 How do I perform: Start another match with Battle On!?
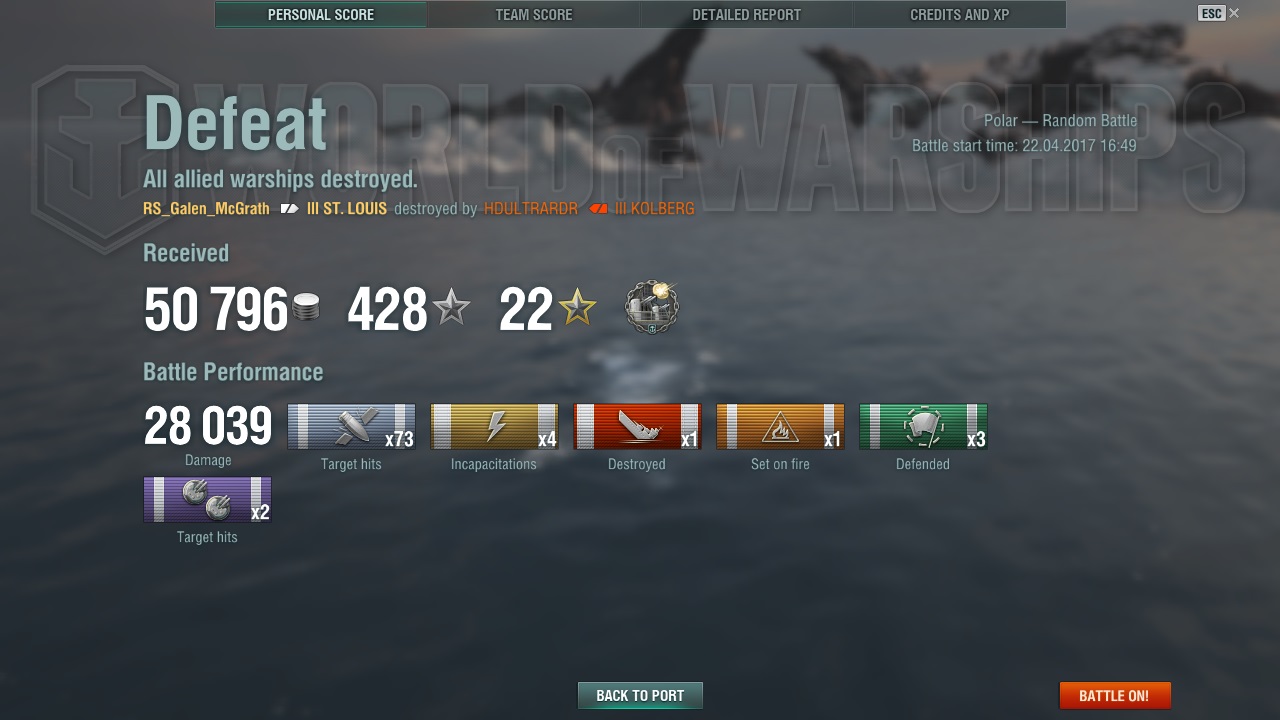(x=1114, y=695)
